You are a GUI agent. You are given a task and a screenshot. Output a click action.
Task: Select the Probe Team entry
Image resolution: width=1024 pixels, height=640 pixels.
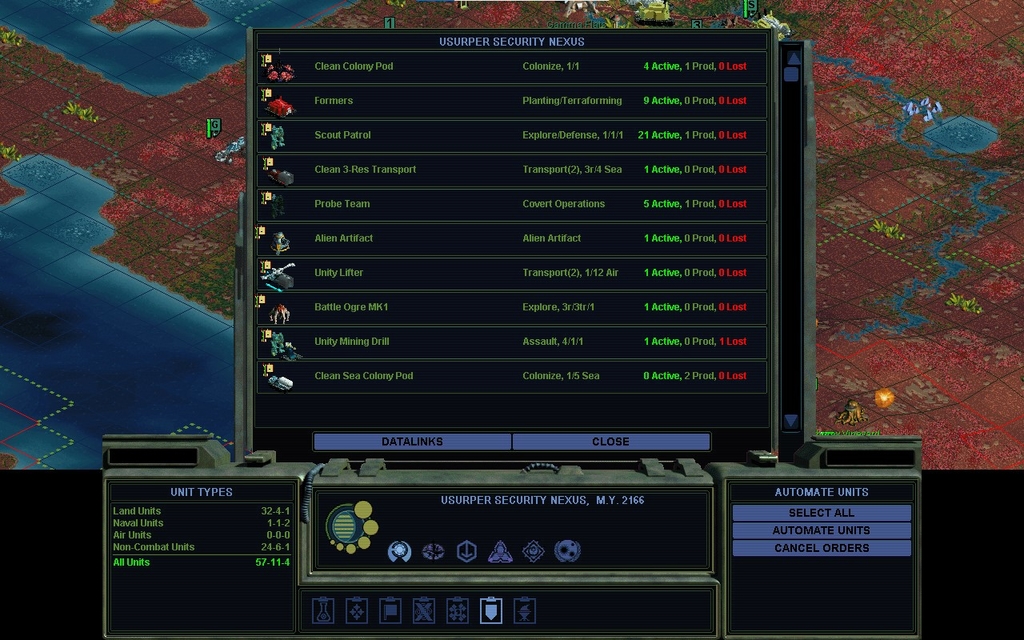[512, 204]
